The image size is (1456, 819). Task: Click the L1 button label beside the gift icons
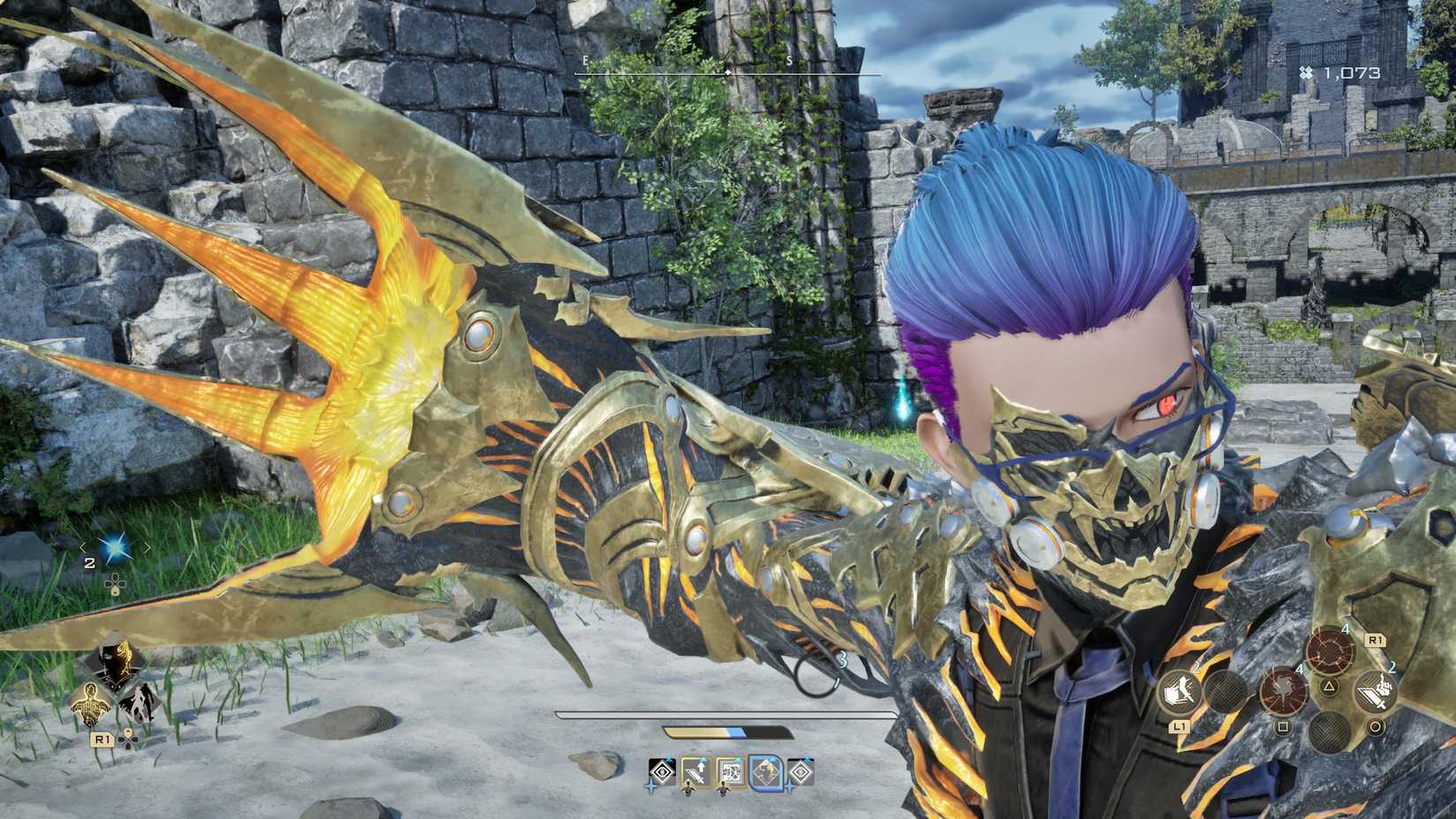pos(1180,728)
